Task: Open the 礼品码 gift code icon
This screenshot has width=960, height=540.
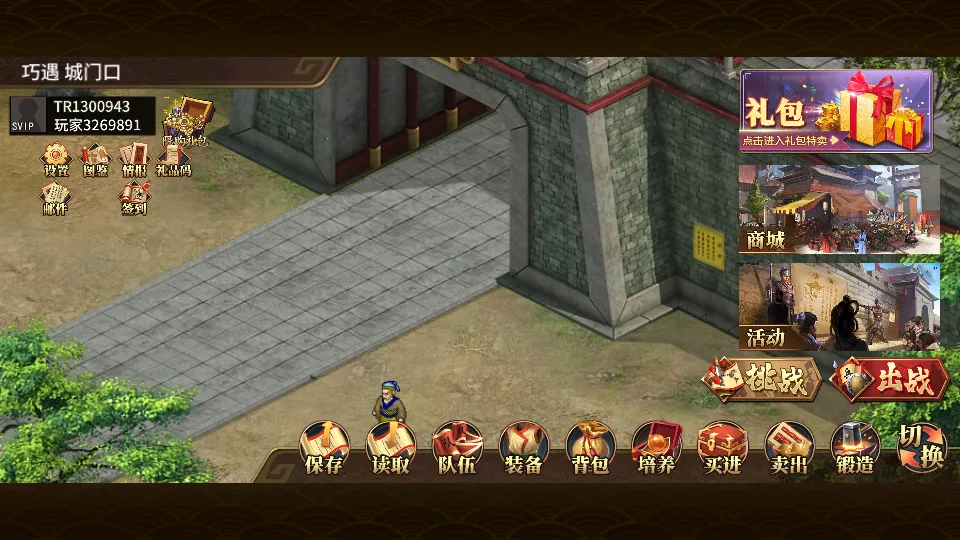Action: pyautogui.click(x=173, y=160)
